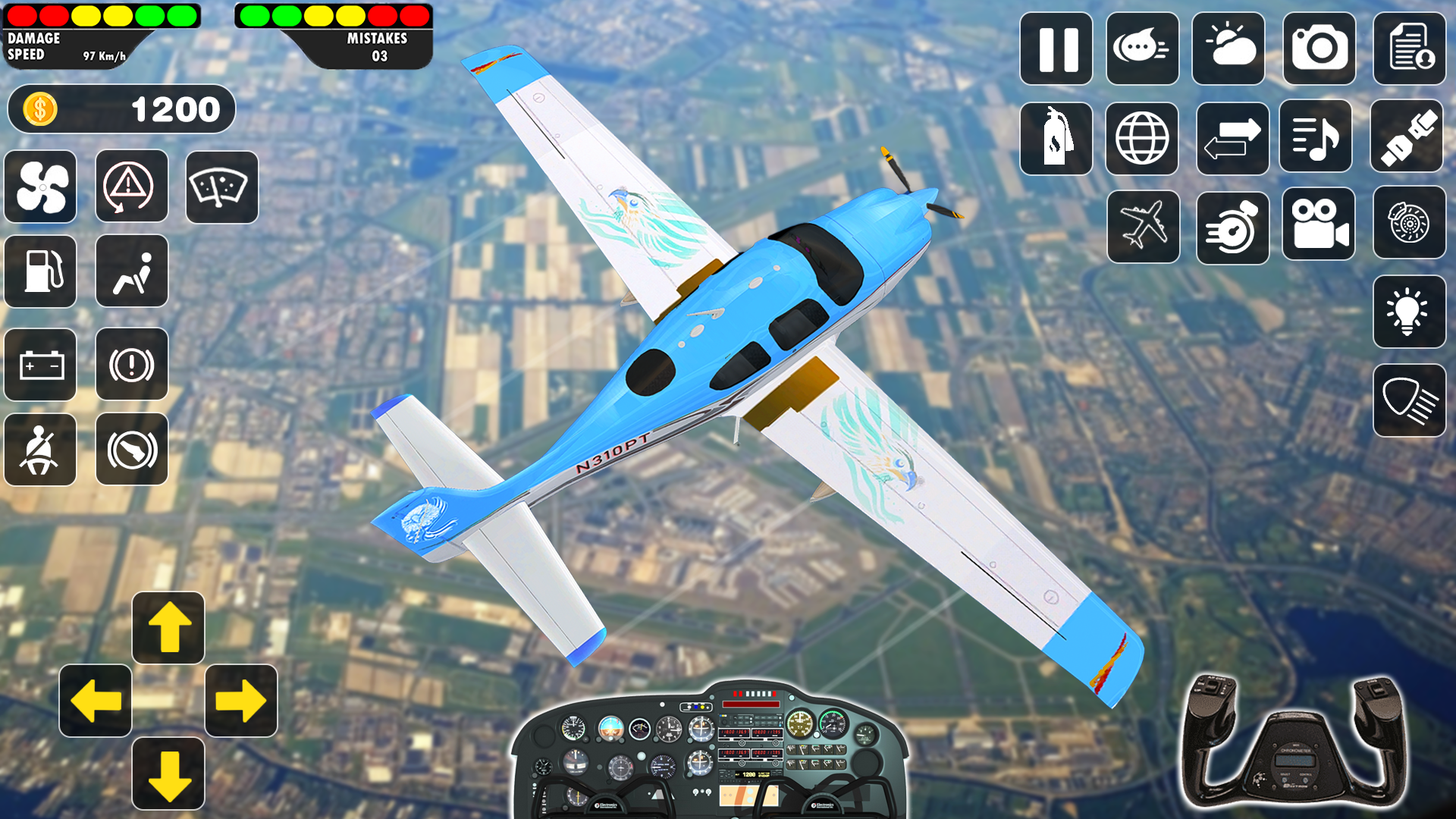This screenshot has height=819, width=1456.
Task: Toggle the cabin fan
Action: (39, 187)
